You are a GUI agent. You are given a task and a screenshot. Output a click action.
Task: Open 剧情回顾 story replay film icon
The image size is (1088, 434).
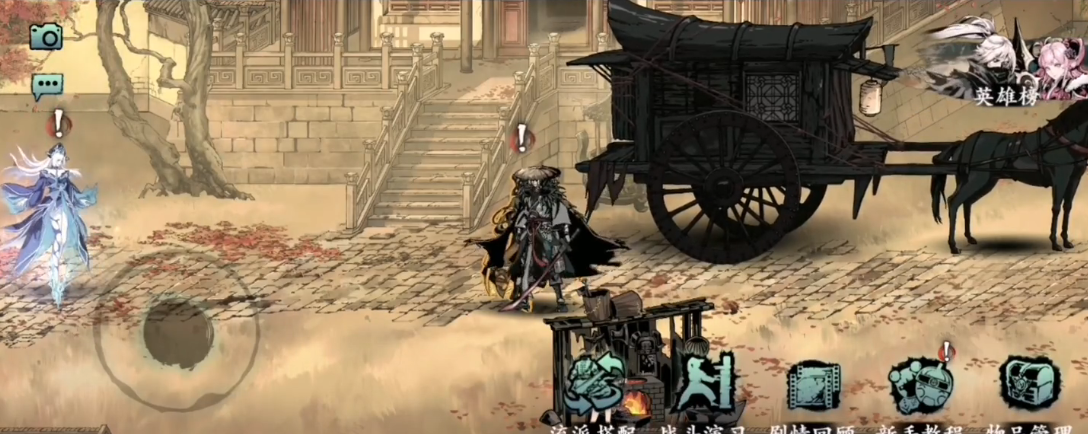pyautogui.click(x=813, y=385)
